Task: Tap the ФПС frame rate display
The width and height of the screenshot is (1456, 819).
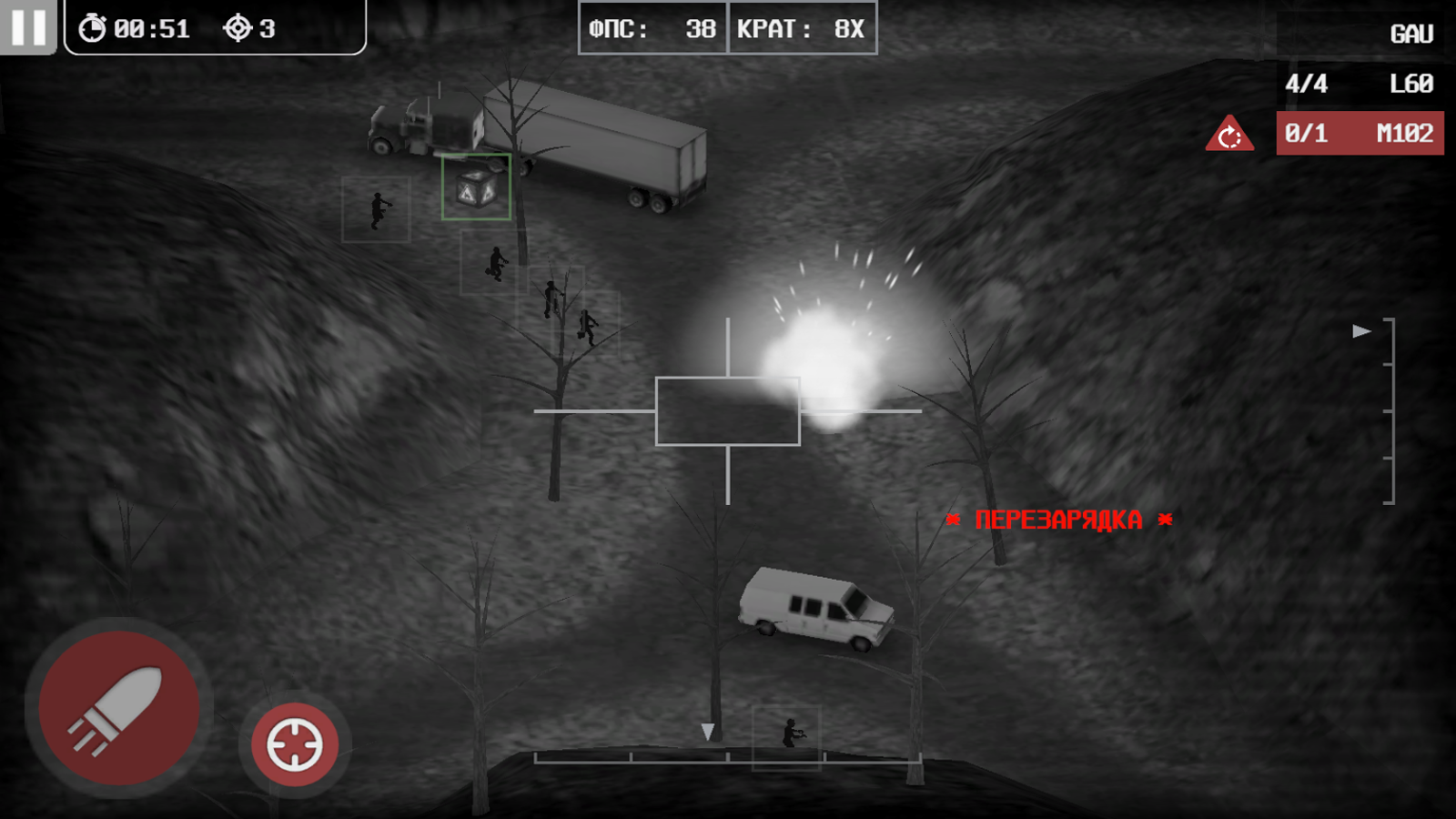Action: [x=651, y=28]
